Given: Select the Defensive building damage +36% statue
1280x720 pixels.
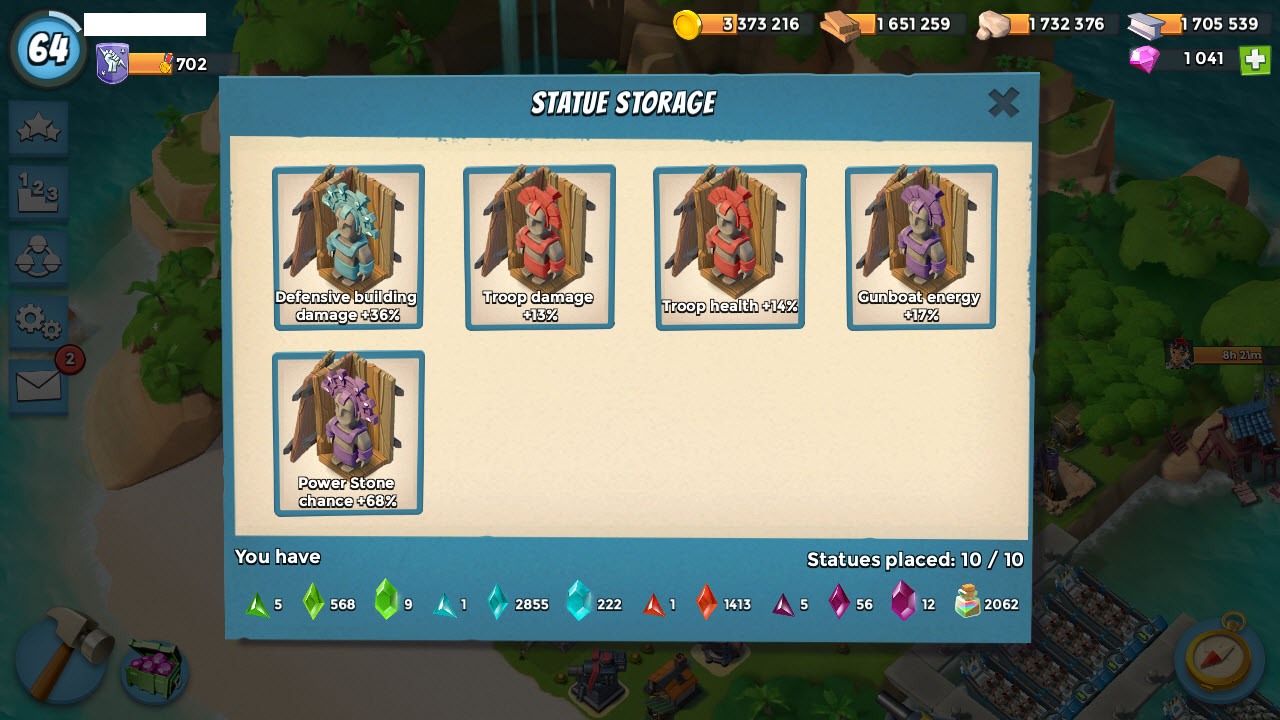Looking at the screenshot, I should (348, 247).
